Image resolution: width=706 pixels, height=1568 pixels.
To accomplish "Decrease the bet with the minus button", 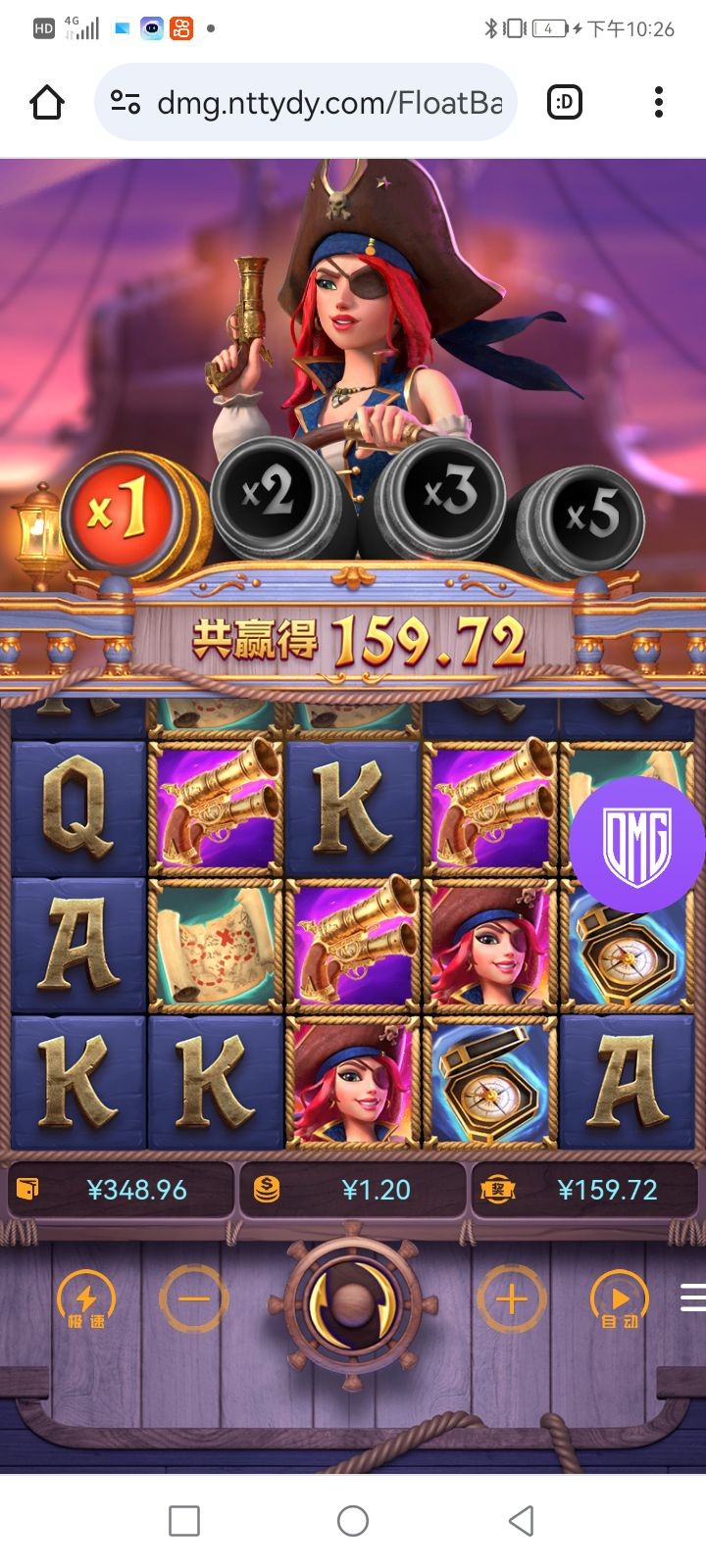I will click(194, 1299).
